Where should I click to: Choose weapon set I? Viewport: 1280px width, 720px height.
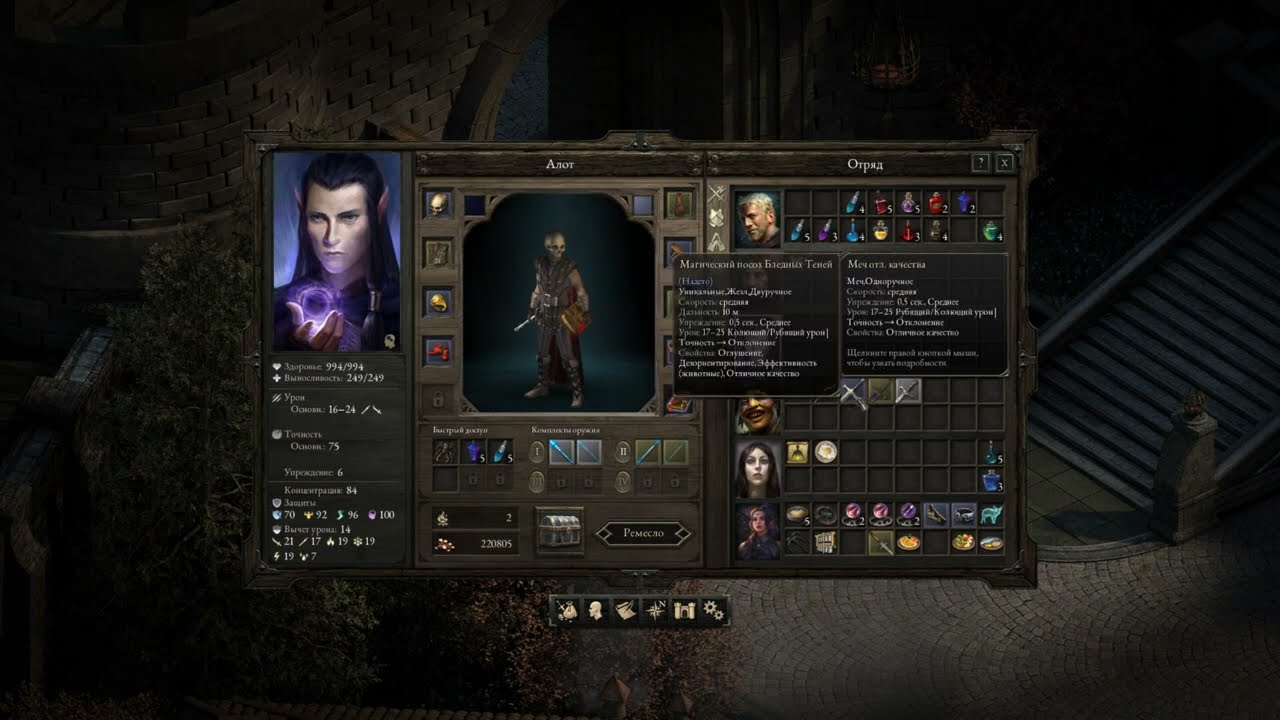coord(538,452)
